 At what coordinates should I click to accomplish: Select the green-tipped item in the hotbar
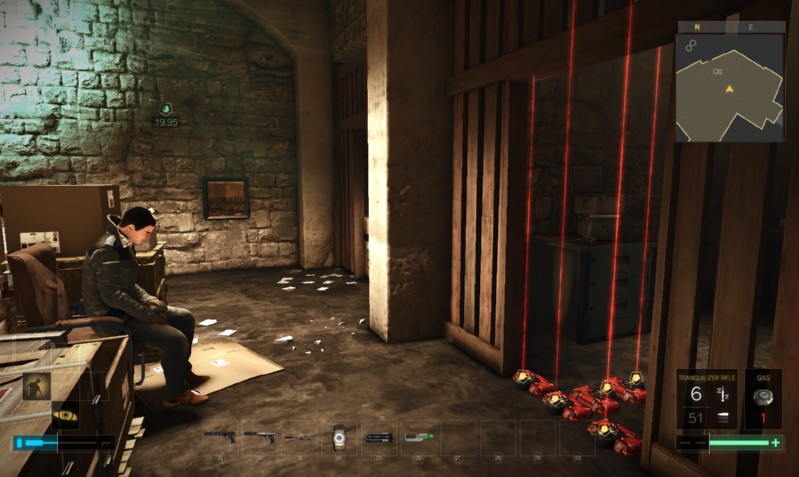point(418,437)
